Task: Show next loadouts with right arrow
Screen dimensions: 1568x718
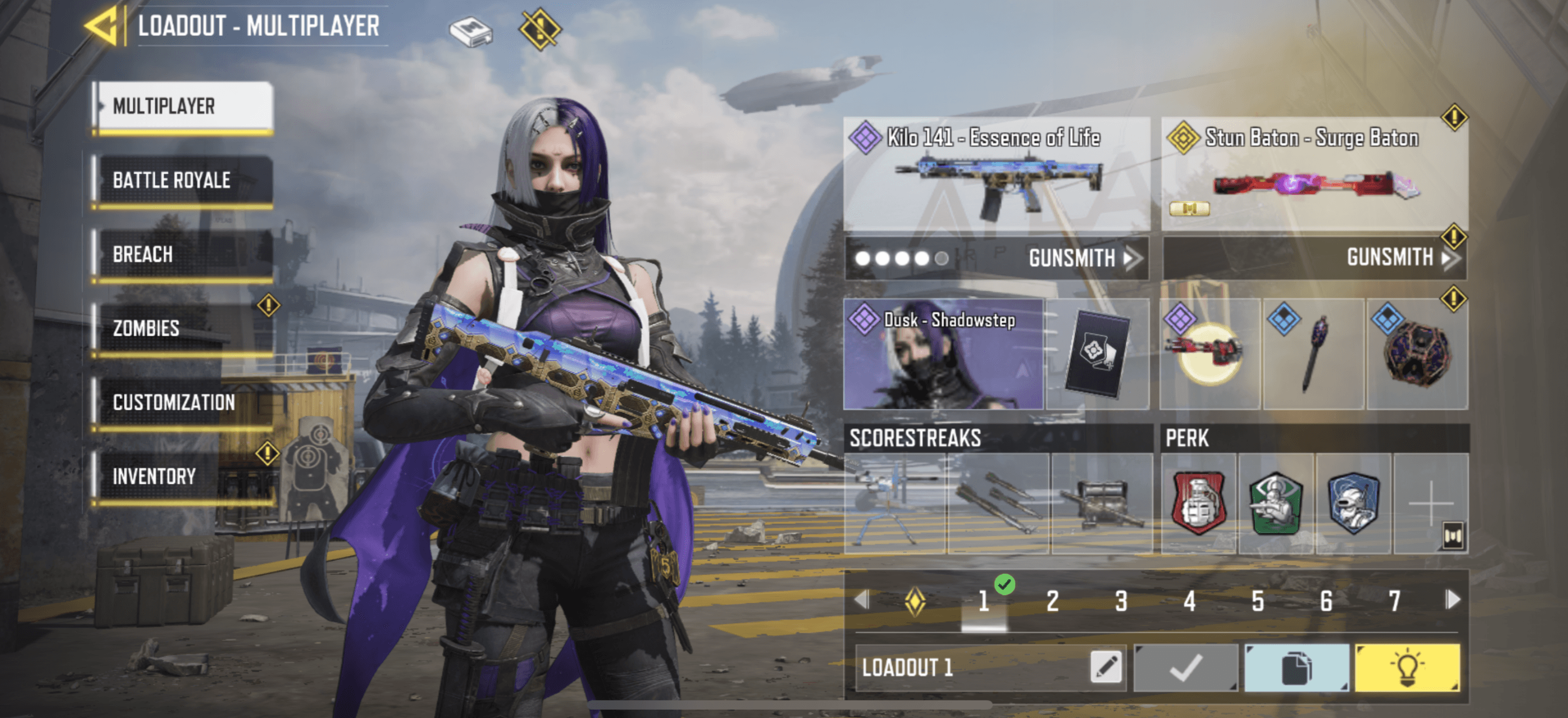Action: click(1453, 600)
